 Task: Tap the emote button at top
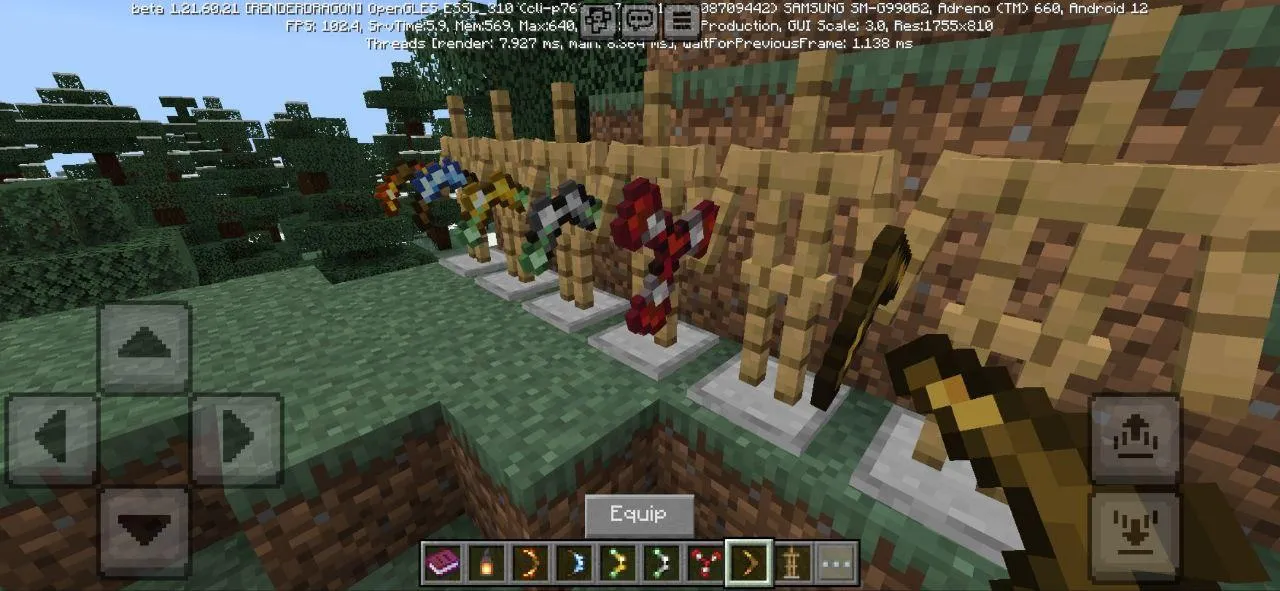pyautogui.click(x=598, y=20)
